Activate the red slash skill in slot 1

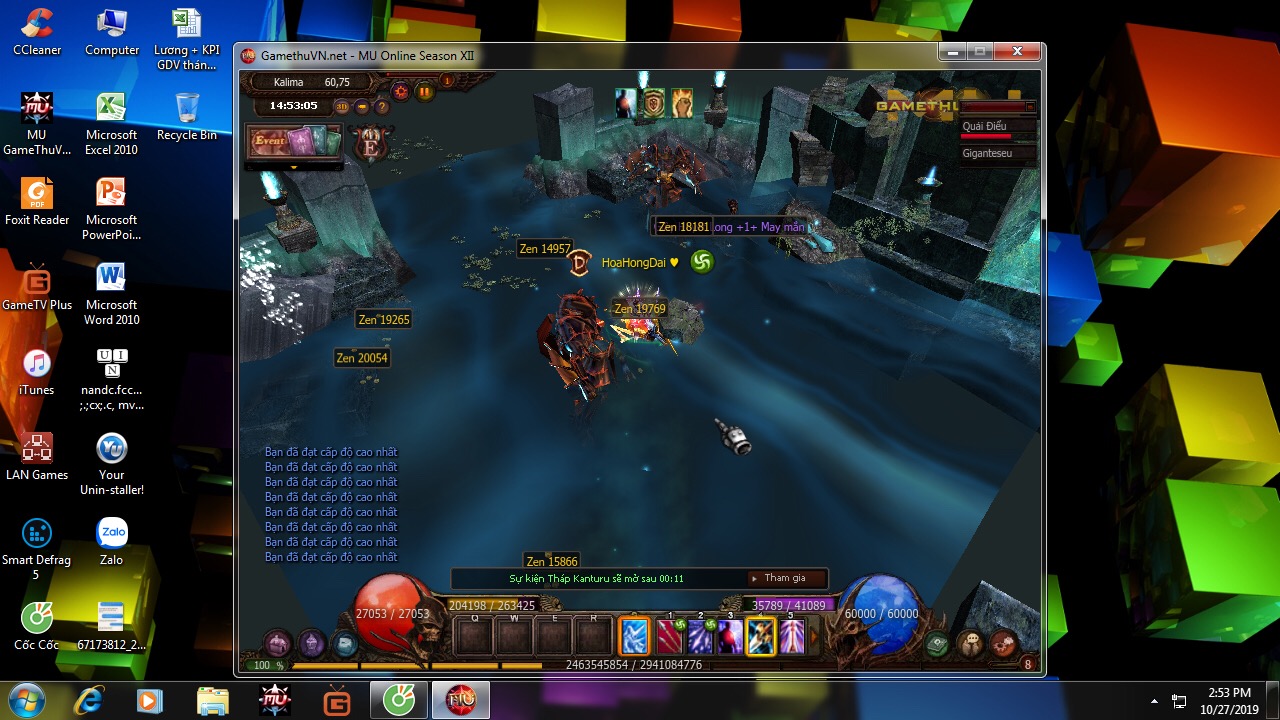coord(669,636)
